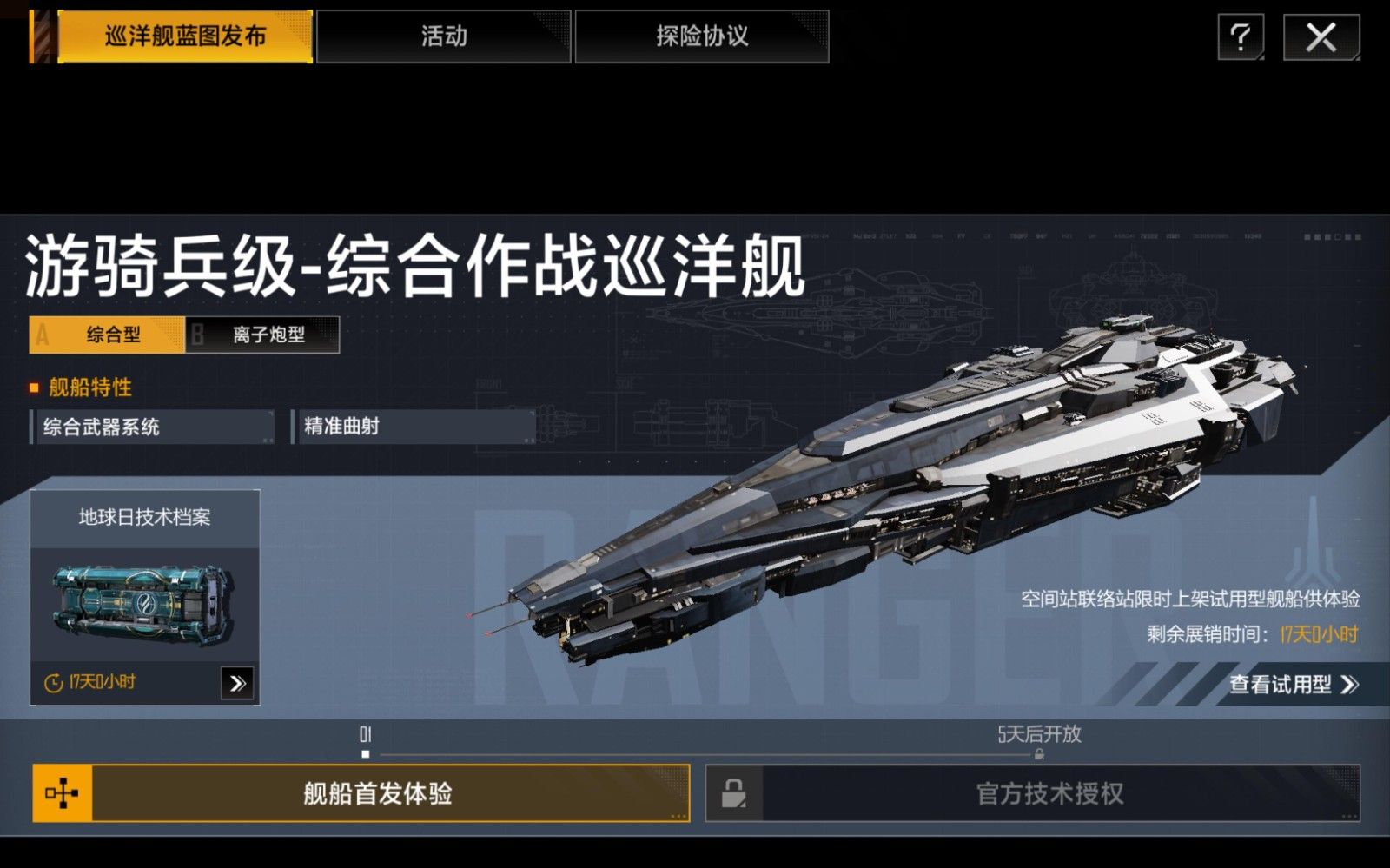Image resolution: width=1390 pixels, height=868 pixels.
Task: Open 查看试用型 link
Action: point(1293,684)
